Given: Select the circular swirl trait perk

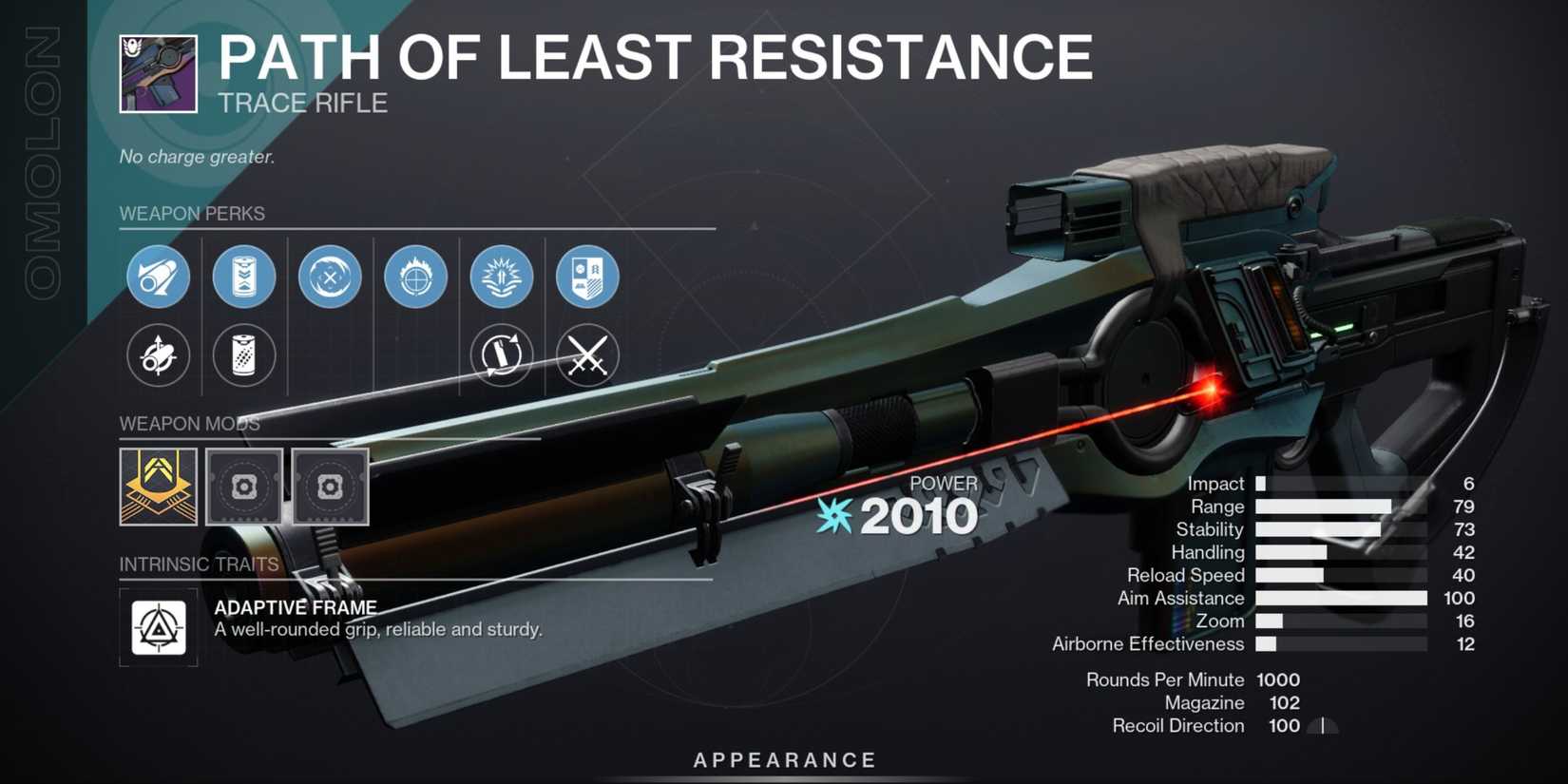Looking at the screenshot, I should (x=330, y=277).
